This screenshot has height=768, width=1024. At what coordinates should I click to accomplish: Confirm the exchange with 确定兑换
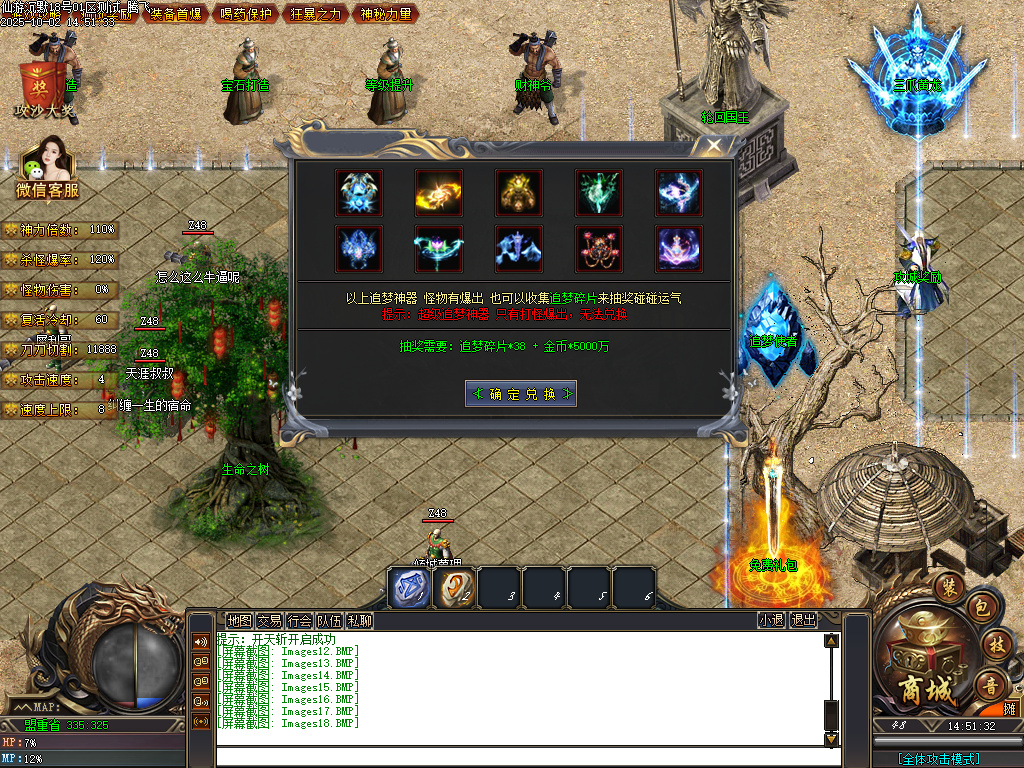coord(520,393)
